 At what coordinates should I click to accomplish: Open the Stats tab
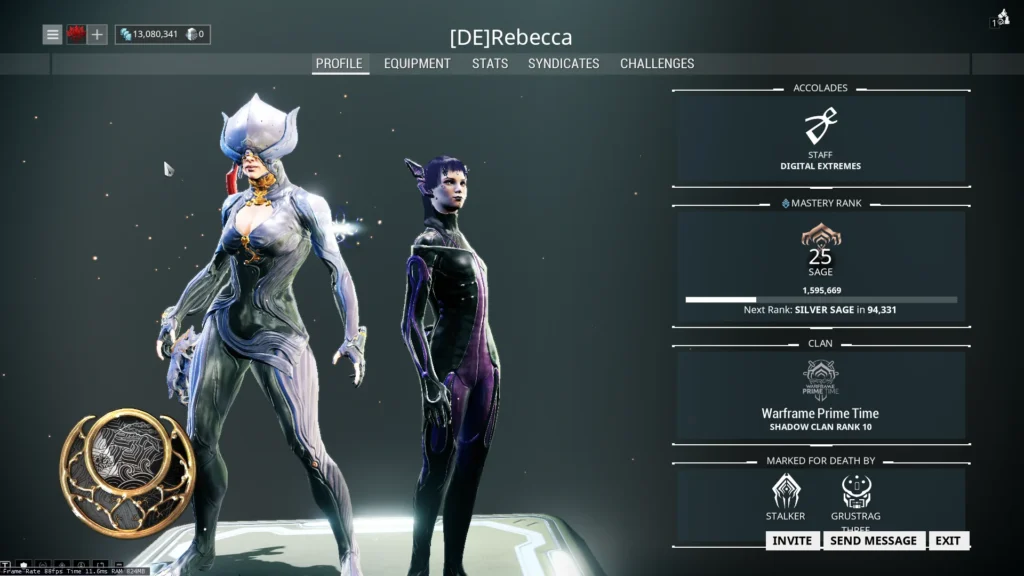point(490,63)
